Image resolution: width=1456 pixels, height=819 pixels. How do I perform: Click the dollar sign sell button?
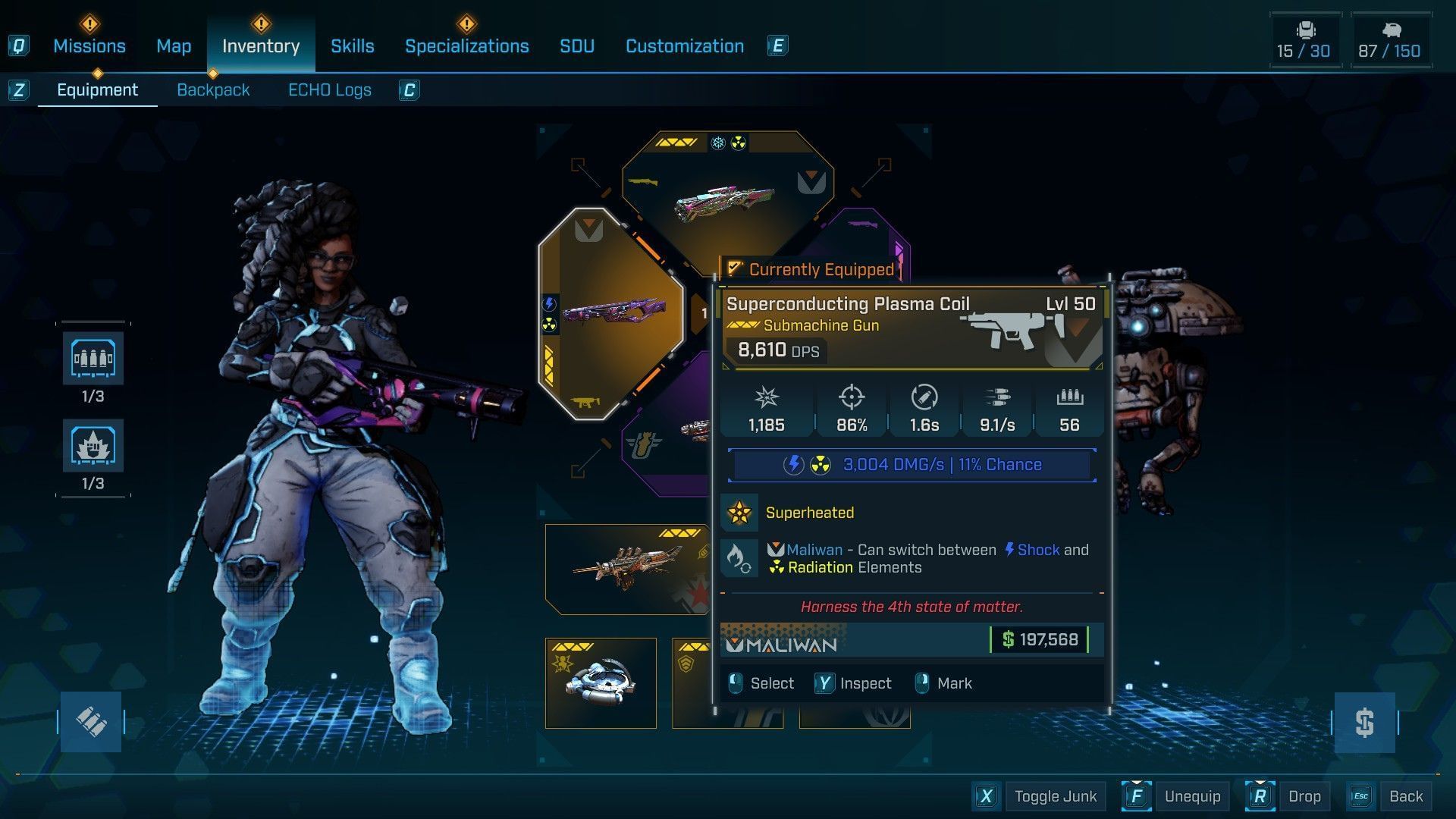[x=1364, y=723]
